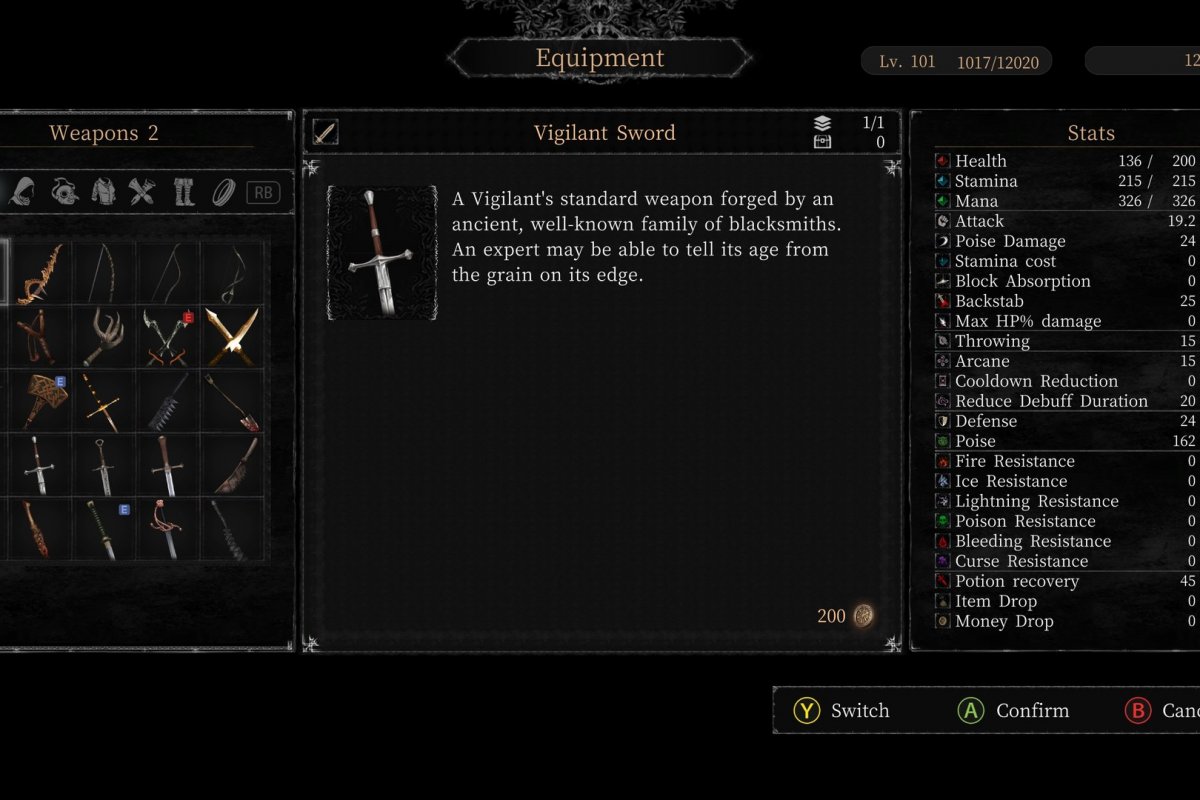Select the bone claw rake weapon
This screenshot has width=1200, height=800.
(104, 336)
